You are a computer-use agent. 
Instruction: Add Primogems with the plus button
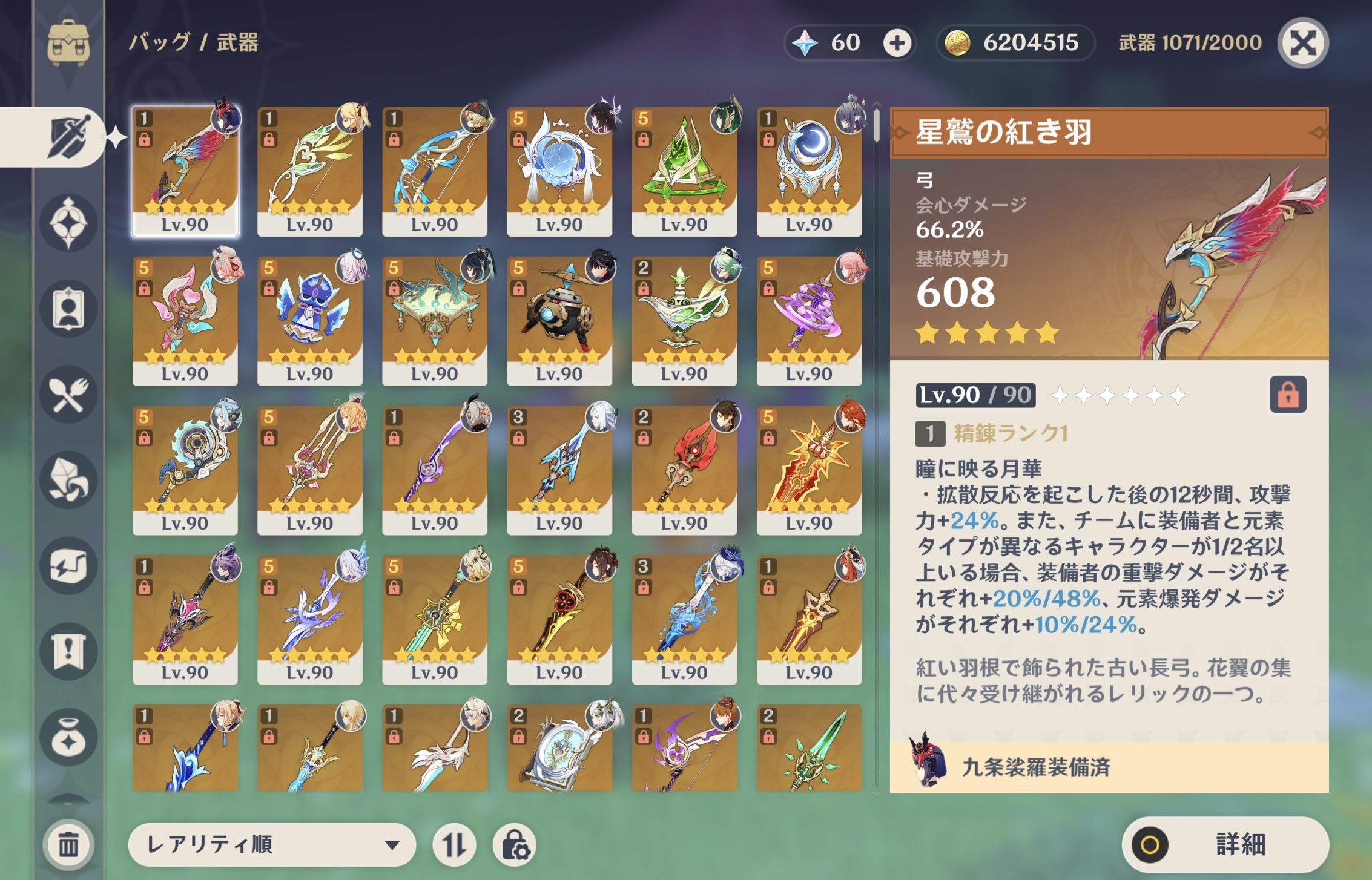point(897,43)
